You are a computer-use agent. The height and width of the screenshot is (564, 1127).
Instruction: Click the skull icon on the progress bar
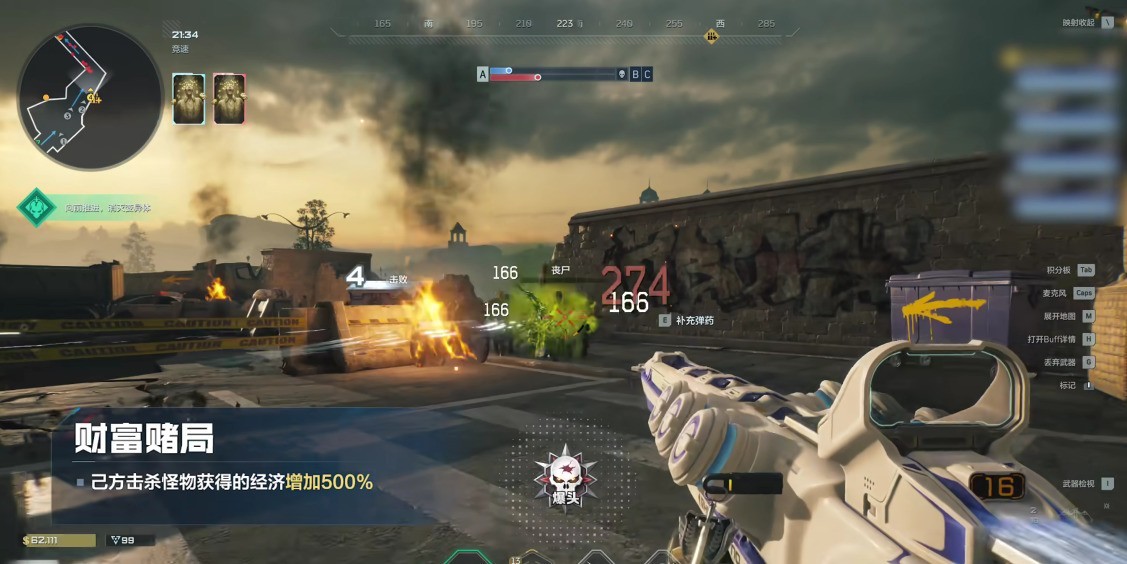[x=621, y=74]
